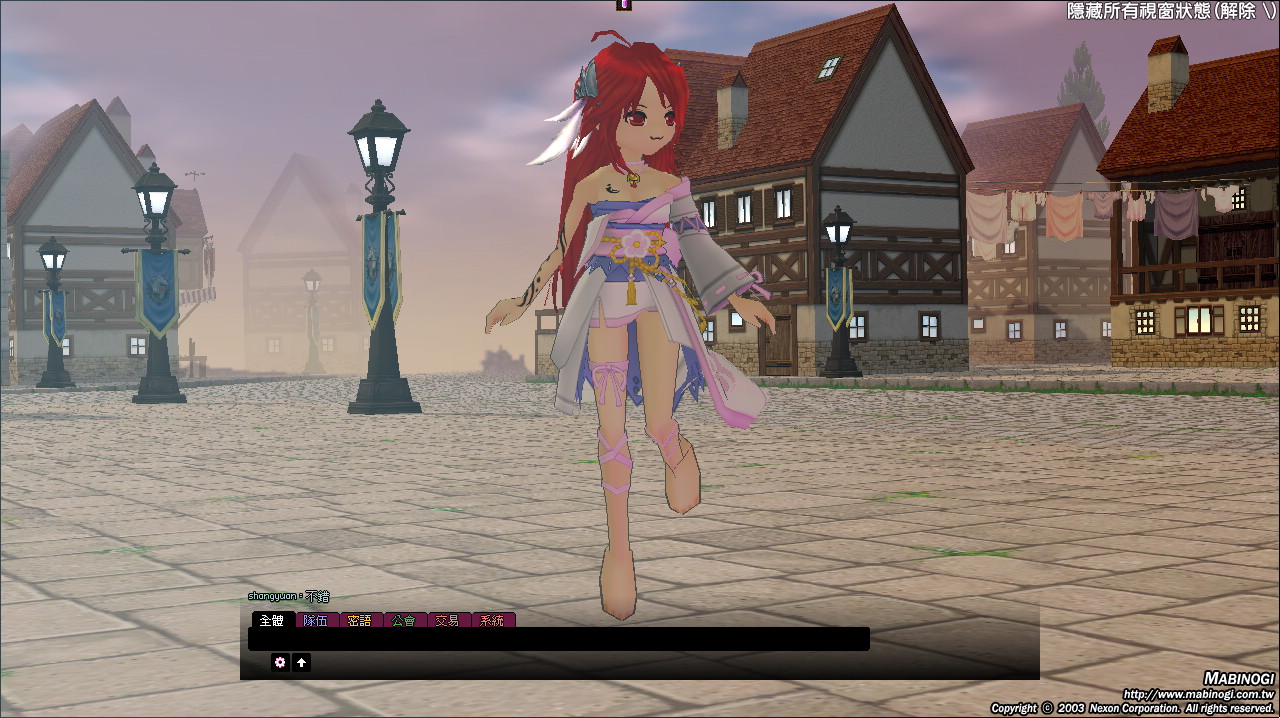Open the 系統 system message tab
The image size is (1280, 718).
492,620
